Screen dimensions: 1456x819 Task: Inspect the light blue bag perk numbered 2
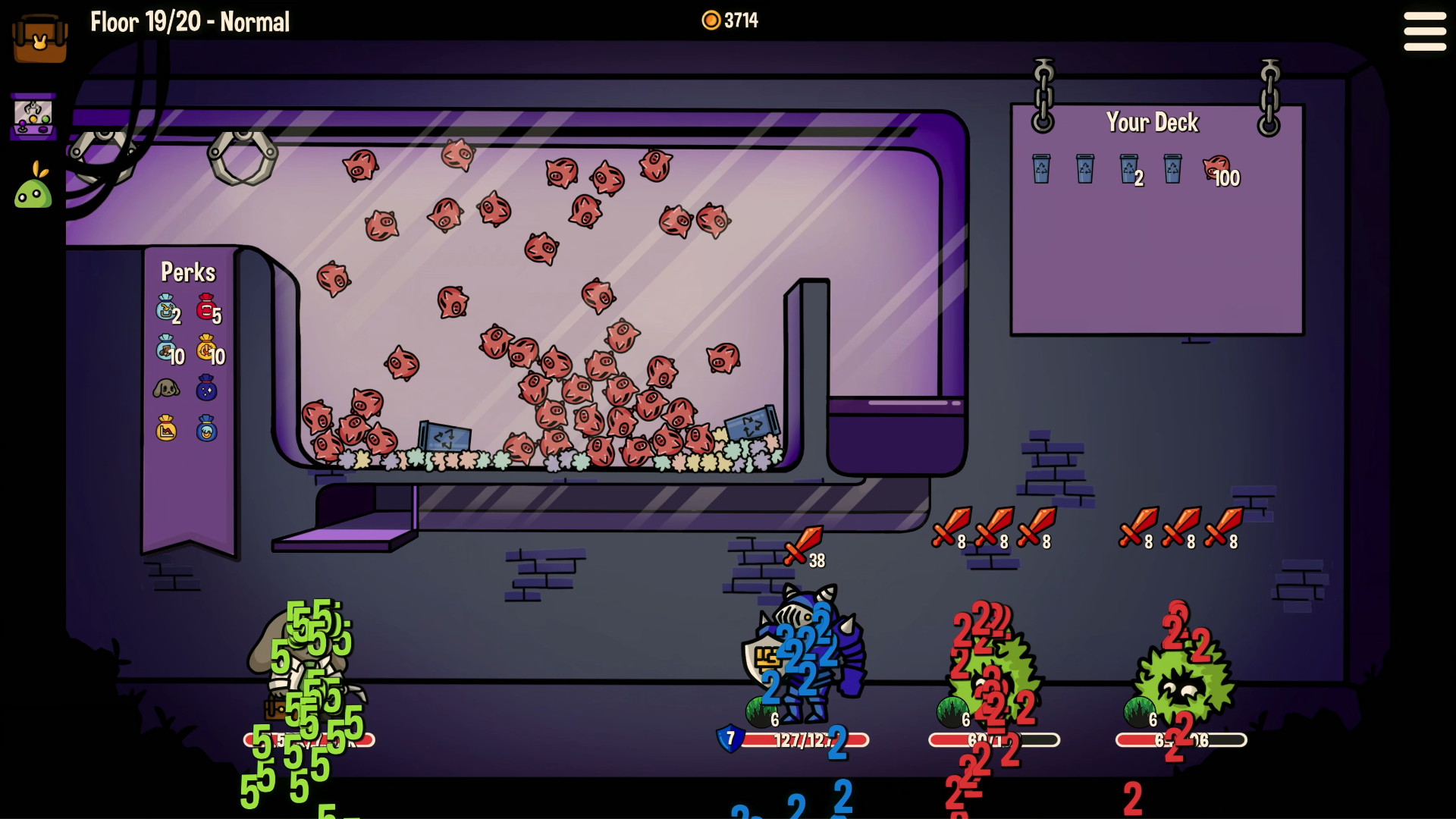166,308
